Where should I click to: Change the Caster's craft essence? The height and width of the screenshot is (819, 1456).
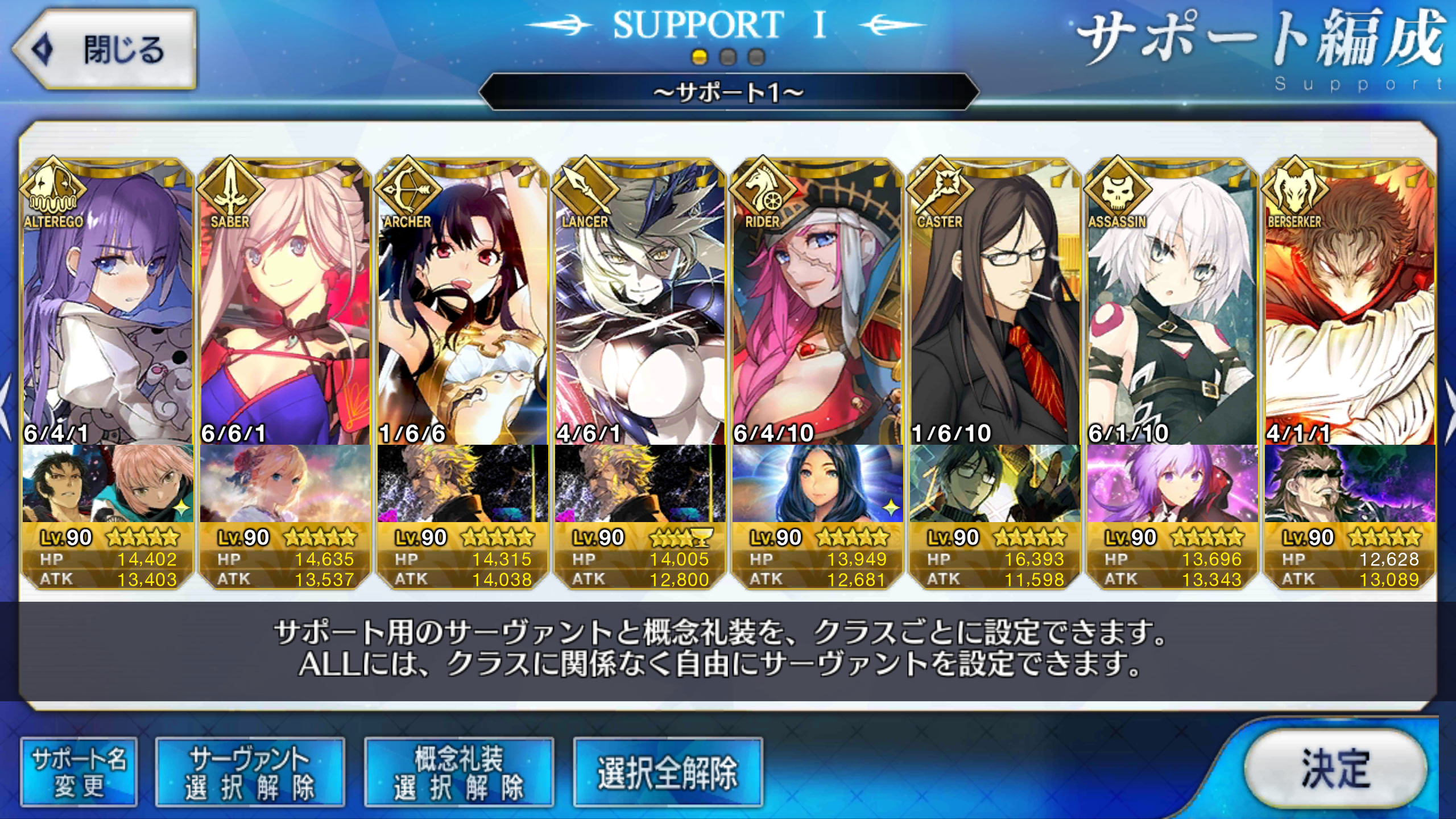click(x=995, y=483)
